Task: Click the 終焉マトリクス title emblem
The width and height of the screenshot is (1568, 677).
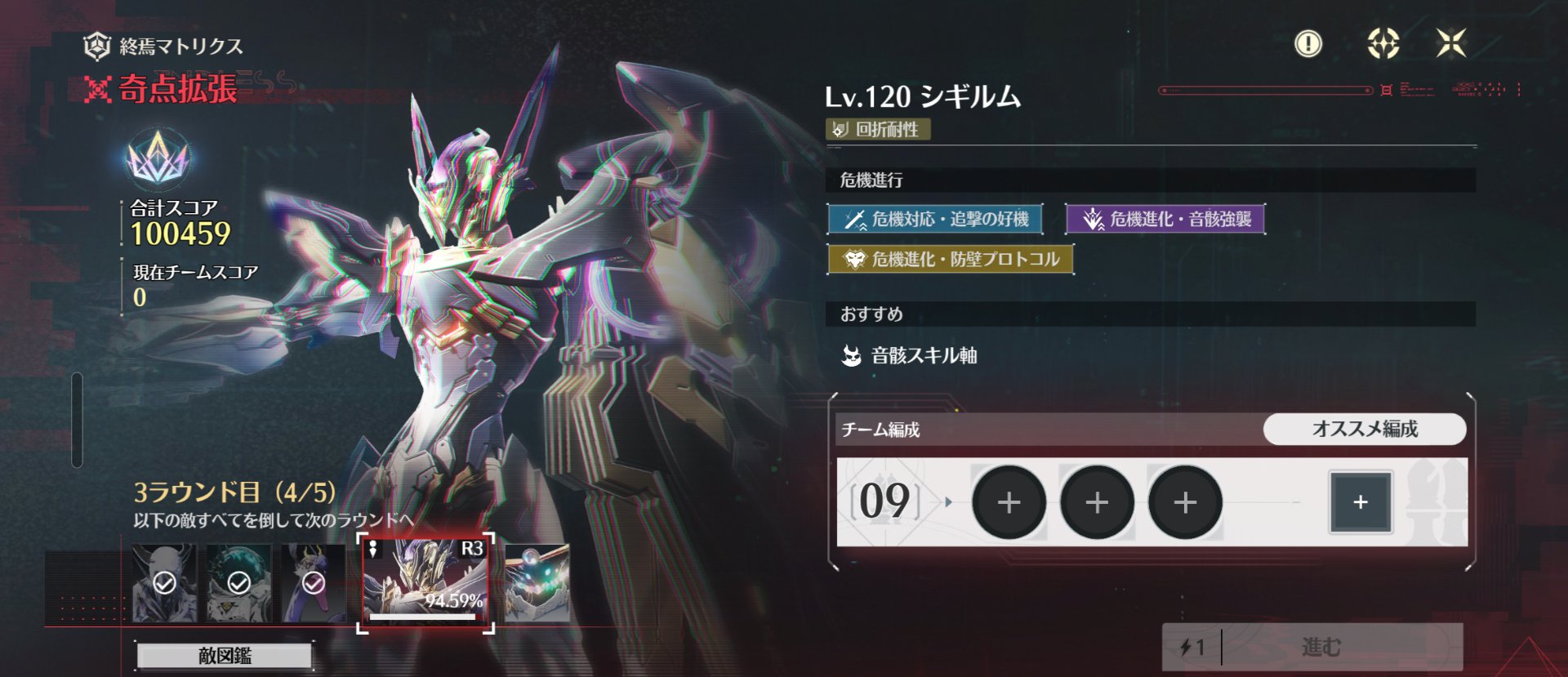Action: 97,47
